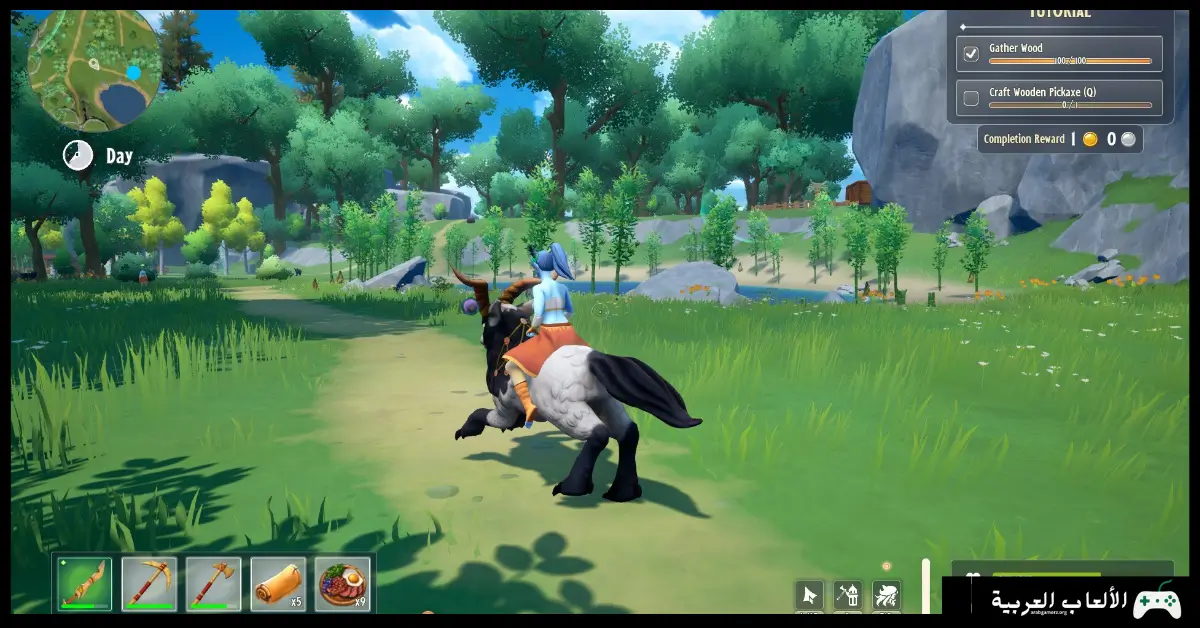
Task: Click the day/night clock icon
Action: click(78, 155)
